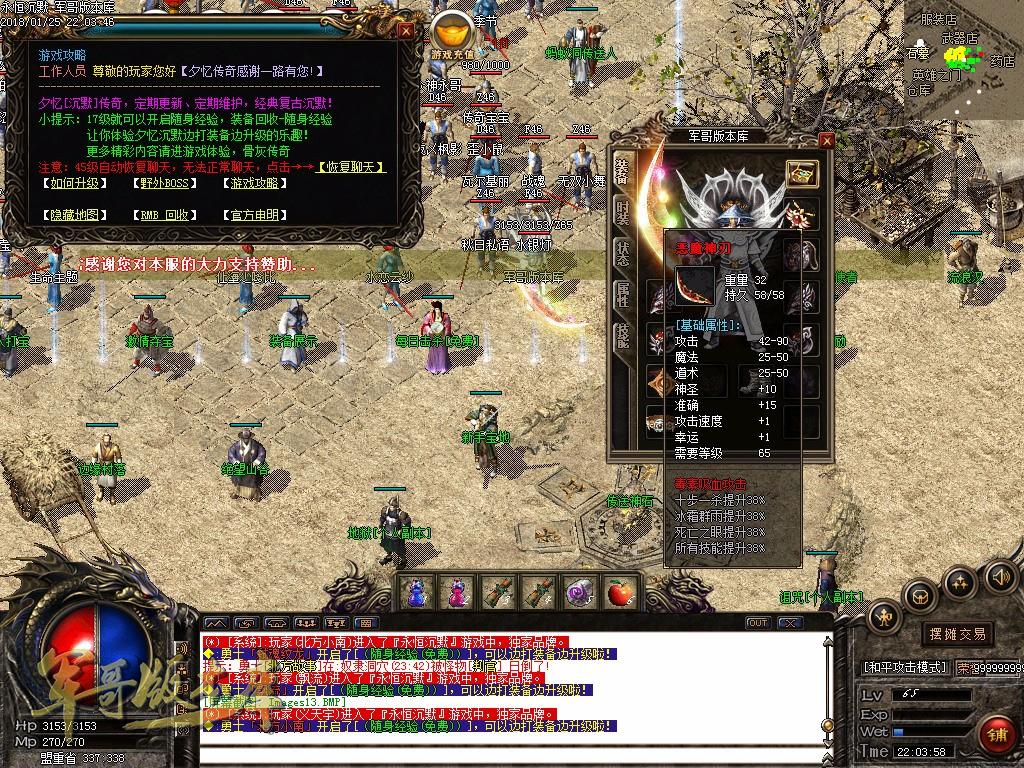Image resolution: width=1024 pixels, height=768 pixels.
Task: Use the red apple in the hotbar
Action: tap(620, 593)
